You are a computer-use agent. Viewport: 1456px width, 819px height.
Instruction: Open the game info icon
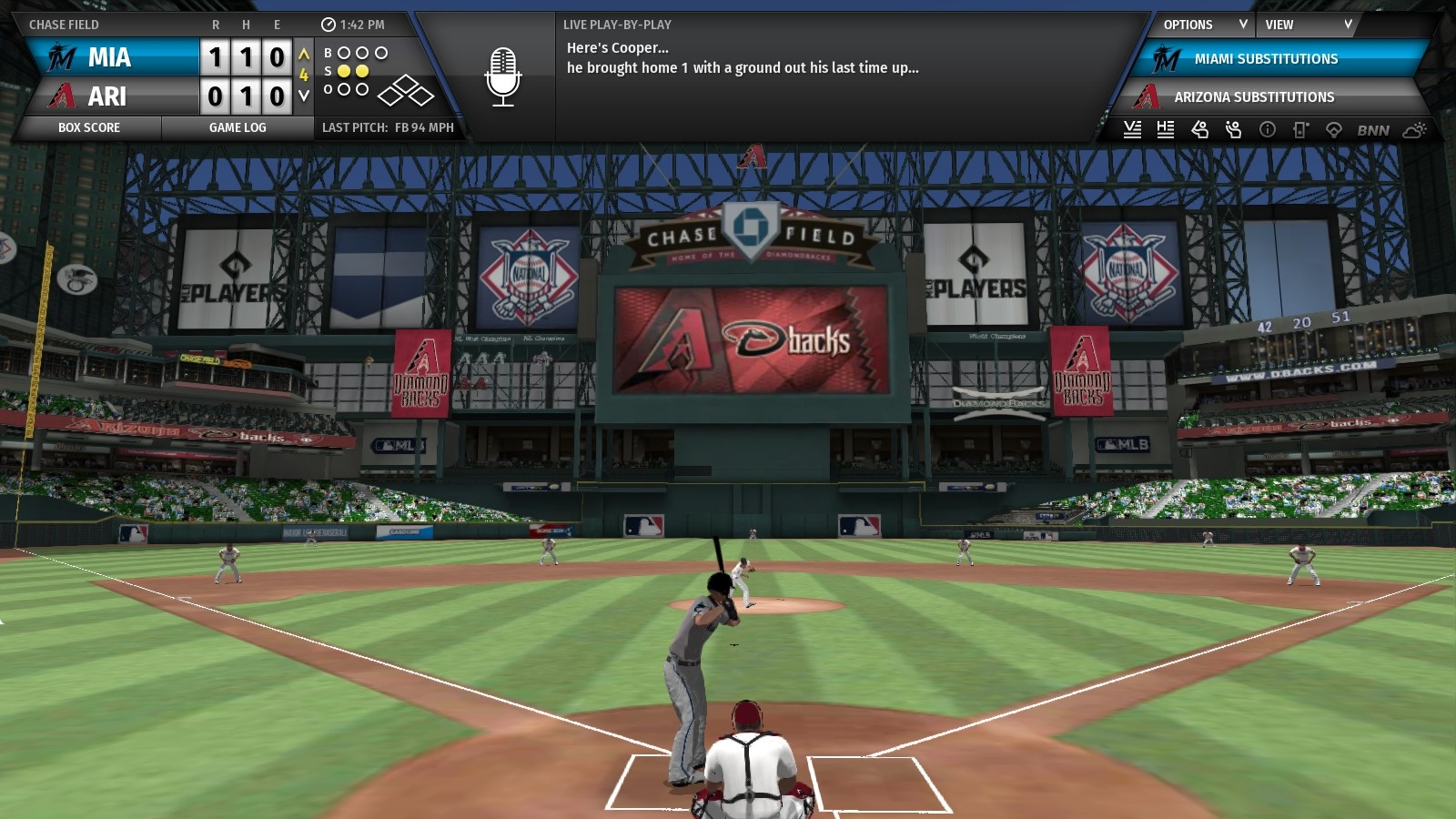pos(1265,129)
